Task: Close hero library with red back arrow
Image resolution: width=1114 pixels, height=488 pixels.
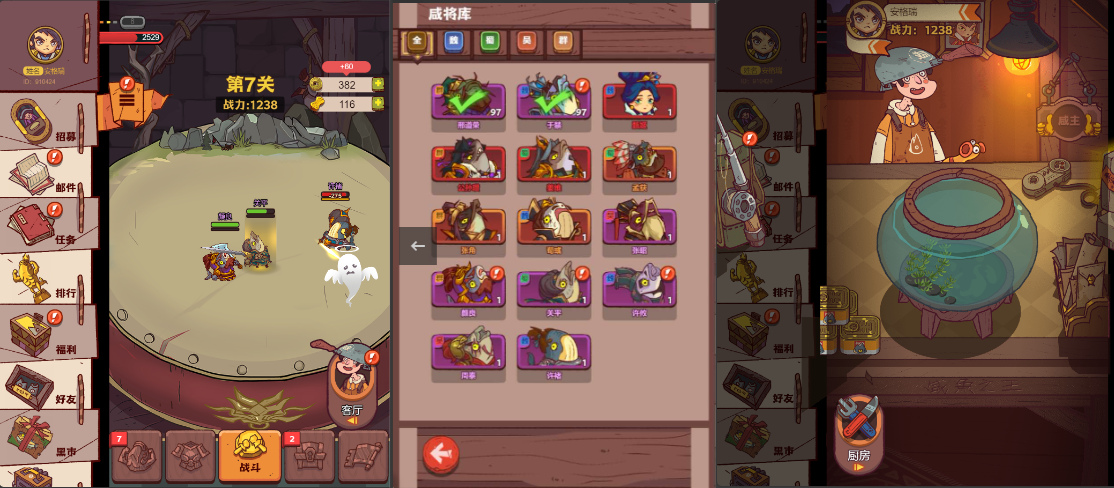Action: pos(441,454)
